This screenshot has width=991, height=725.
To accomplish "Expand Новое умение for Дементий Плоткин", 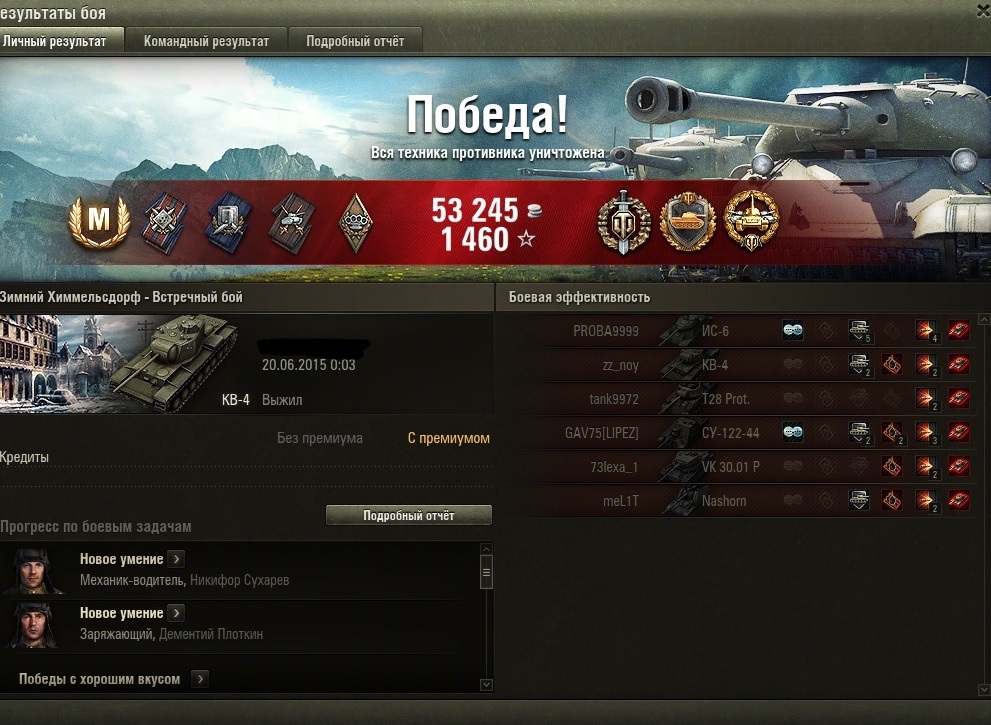I will [x=176, y=613].
